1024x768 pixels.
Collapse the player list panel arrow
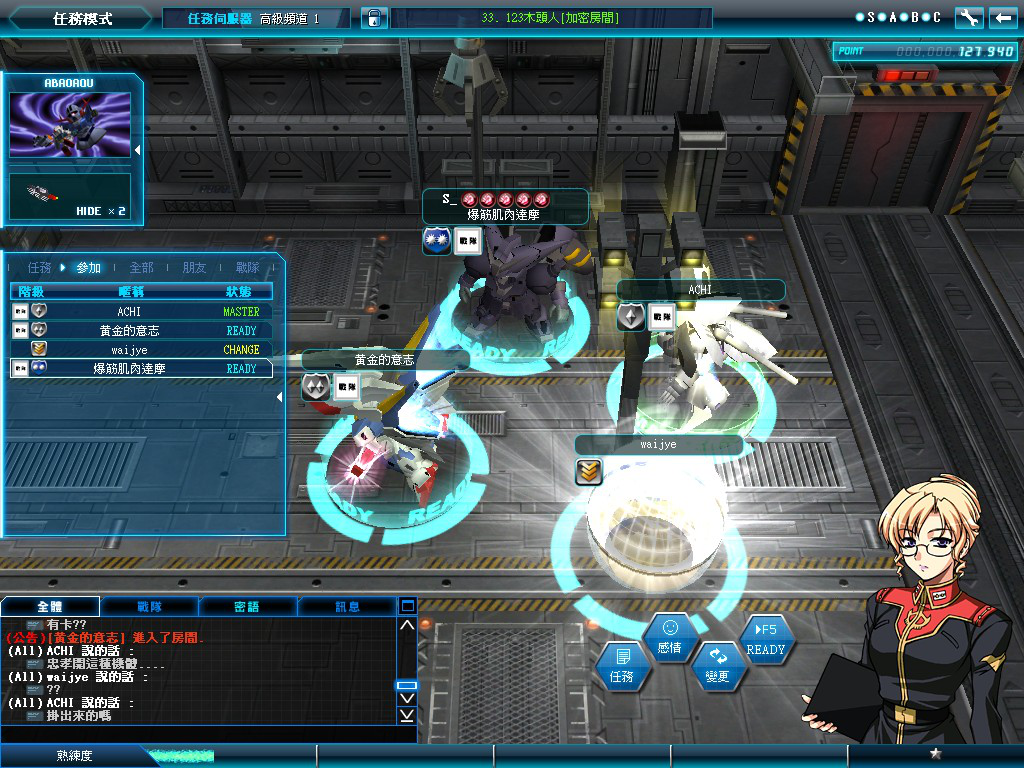click(279, 397)
